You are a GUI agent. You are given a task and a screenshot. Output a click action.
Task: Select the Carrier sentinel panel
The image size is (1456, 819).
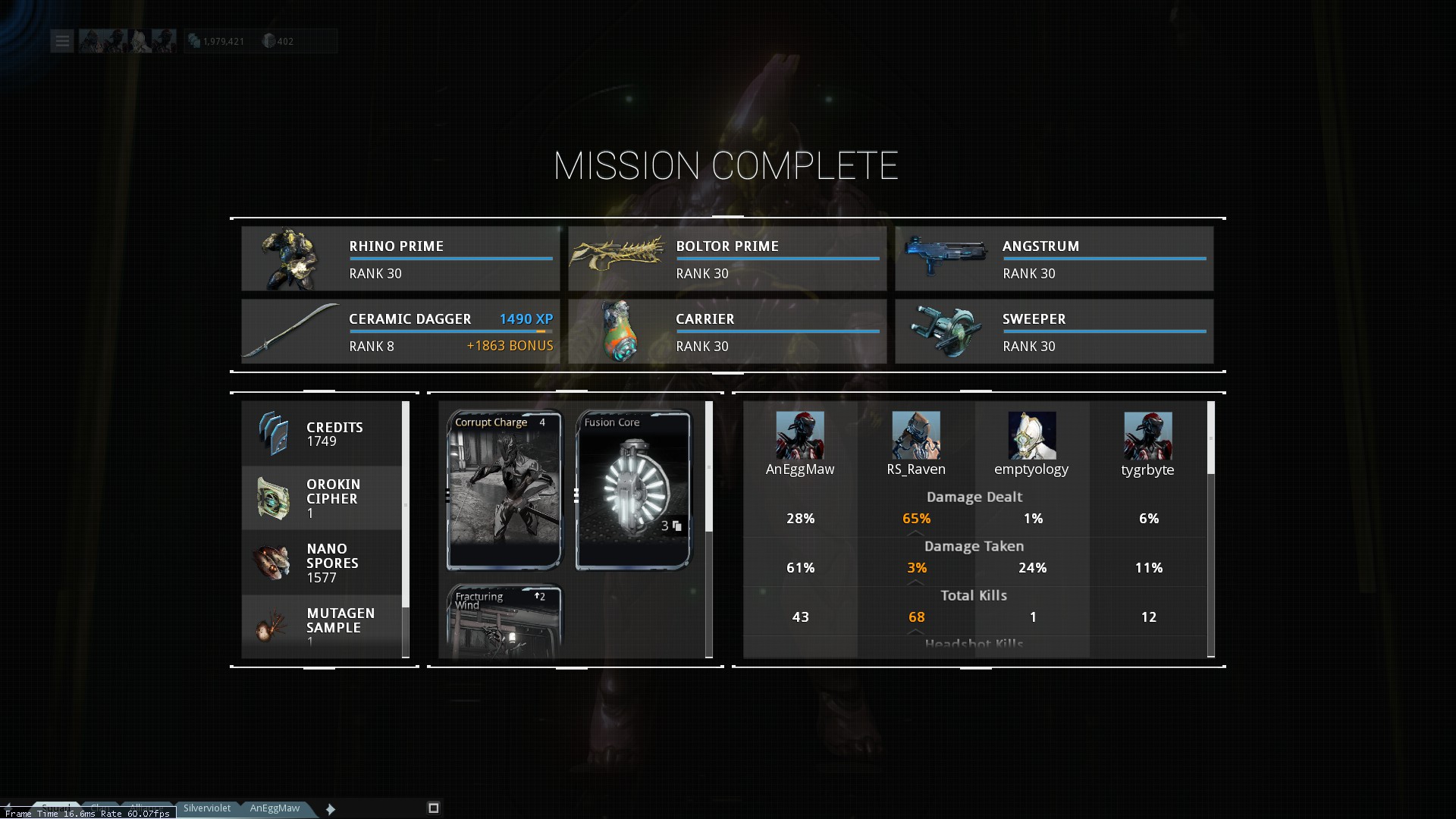(727, 331)
